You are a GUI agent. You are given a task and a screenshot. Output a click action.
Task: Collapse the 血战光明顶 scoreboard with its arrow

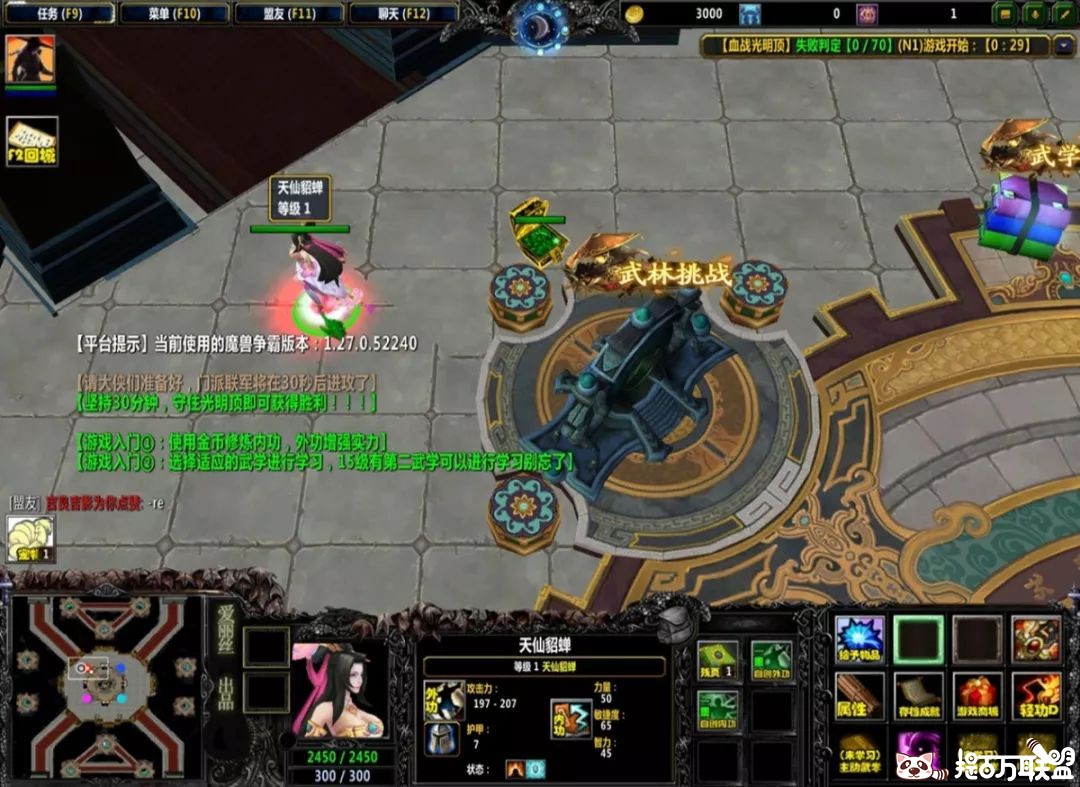[x=1062, y=45]
